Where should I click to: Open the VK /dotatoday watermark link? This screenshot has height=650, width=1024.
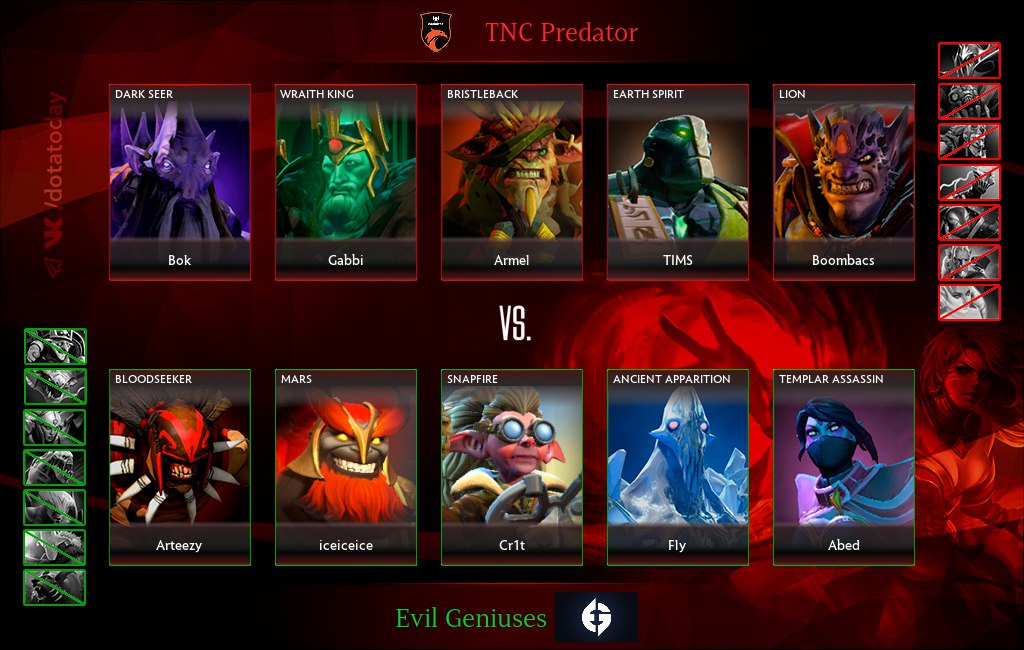pyautogui.click(x=56, y=183)
